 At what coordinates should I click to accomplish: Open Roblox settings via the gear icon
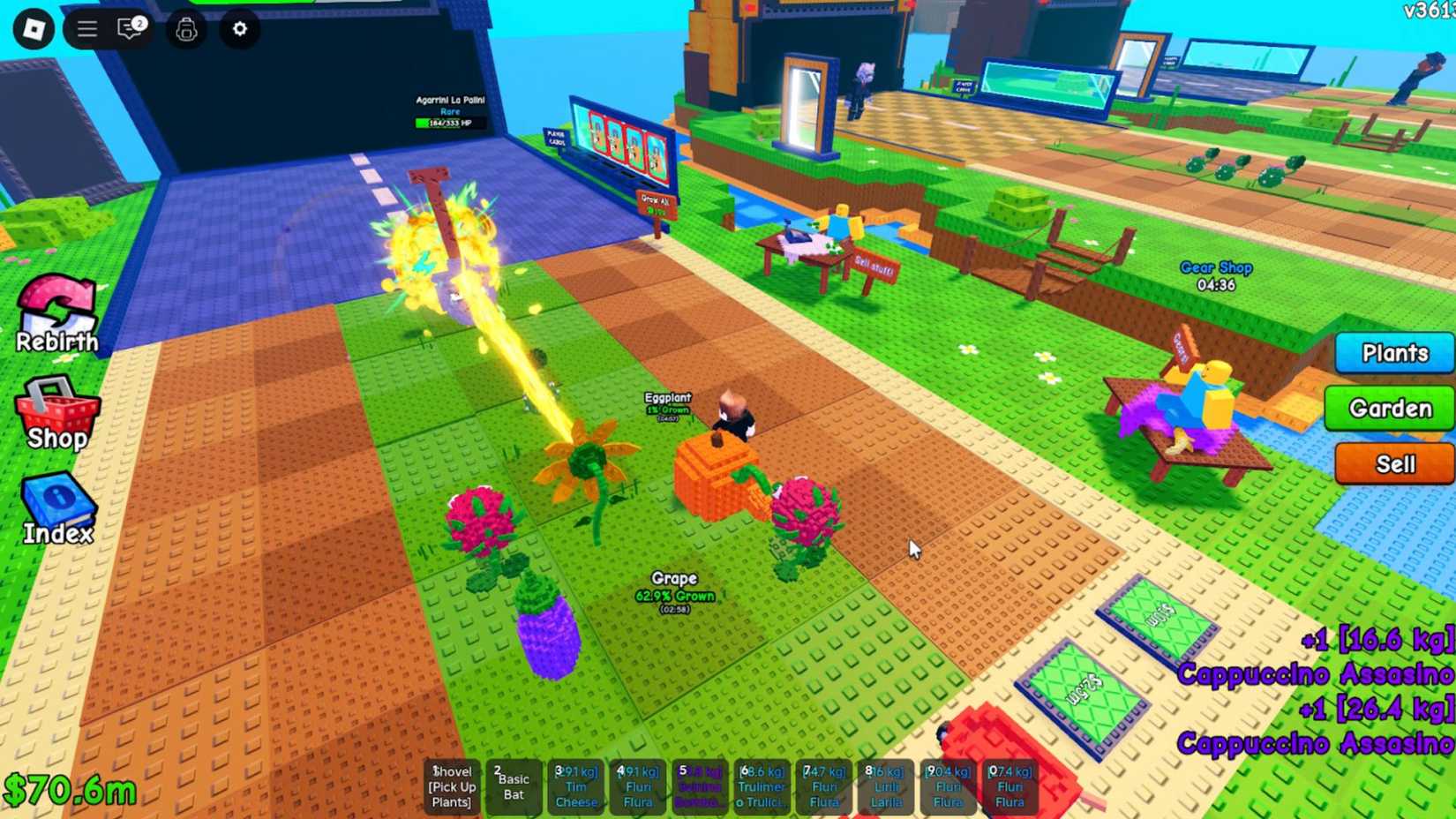coord(238,29)
